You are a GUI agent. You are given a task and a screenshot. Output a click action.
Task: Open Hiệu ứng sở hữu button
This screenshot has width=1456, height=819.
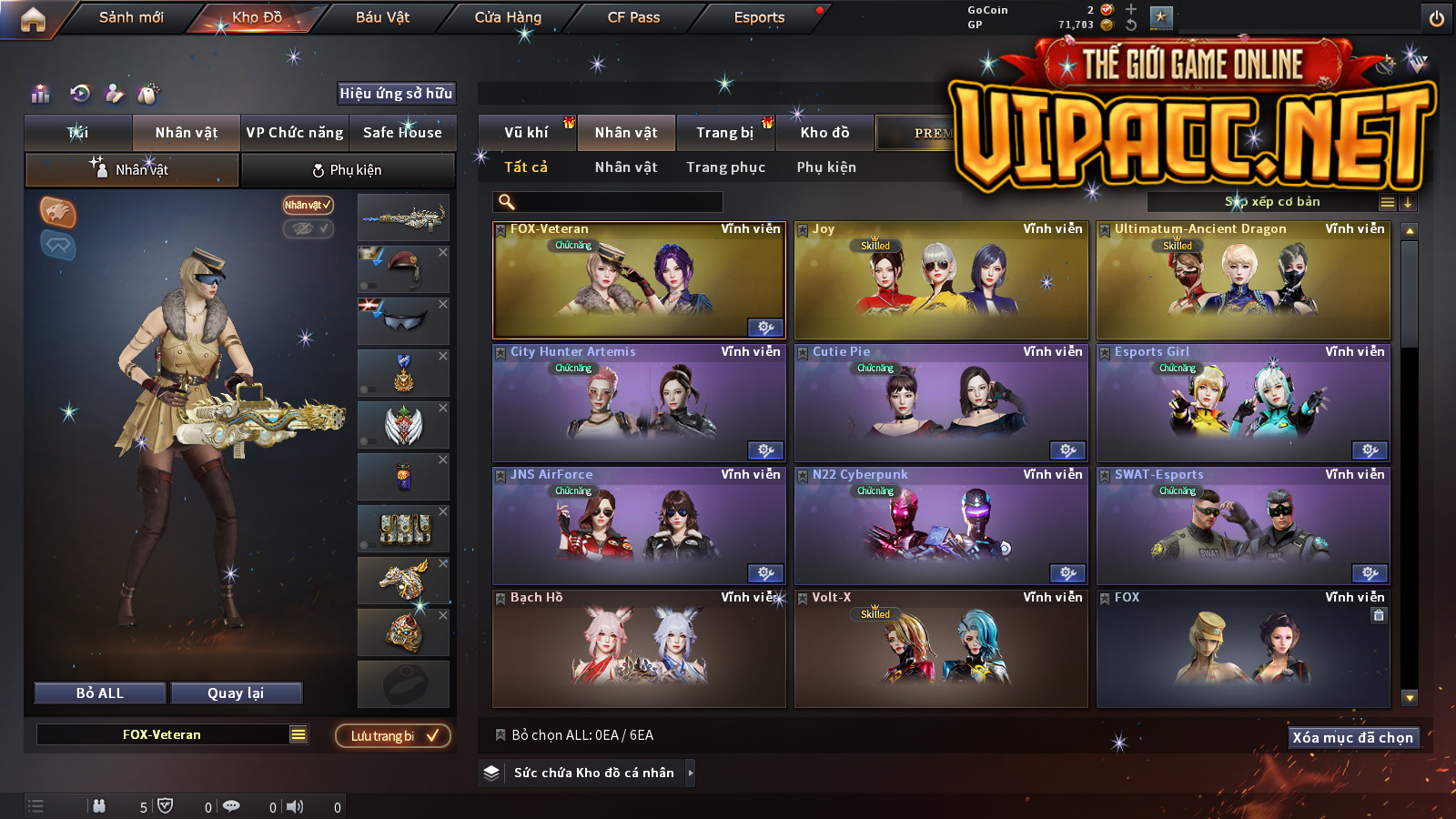click(x=396, y=93)
